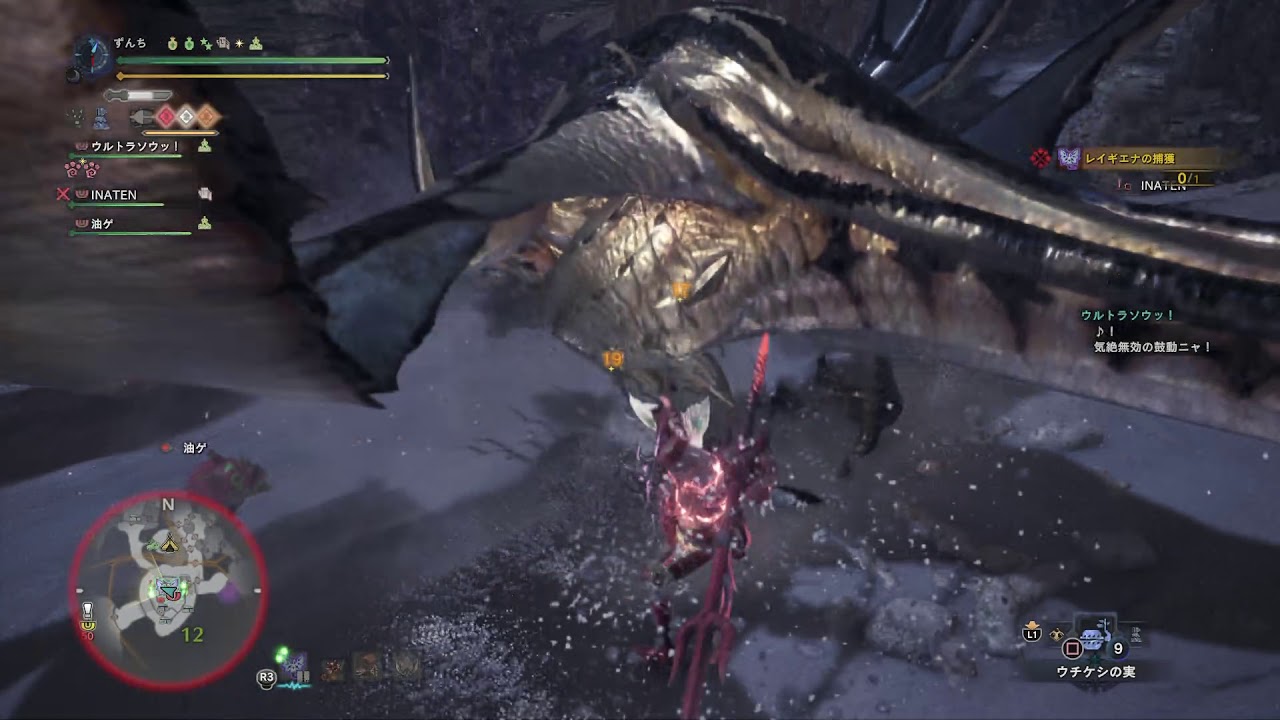Select the INATEN player entry in the party list
Image resolution: width=1280 pixels, height=720 pixels.
[113, 194]
